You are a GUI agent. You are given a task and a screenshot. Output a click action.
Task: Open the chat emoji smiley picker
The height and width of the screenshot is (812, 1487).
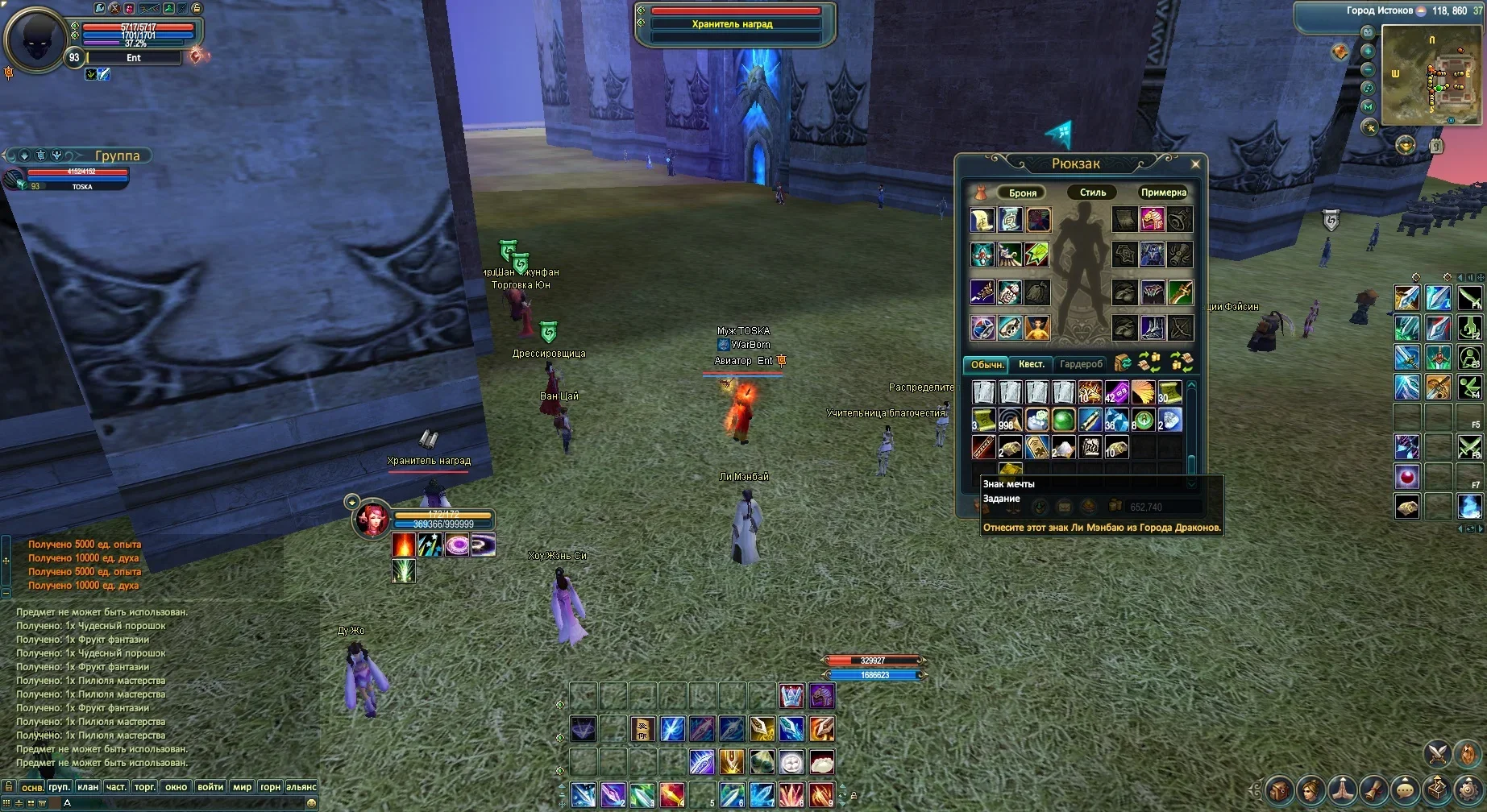[311, 803]
